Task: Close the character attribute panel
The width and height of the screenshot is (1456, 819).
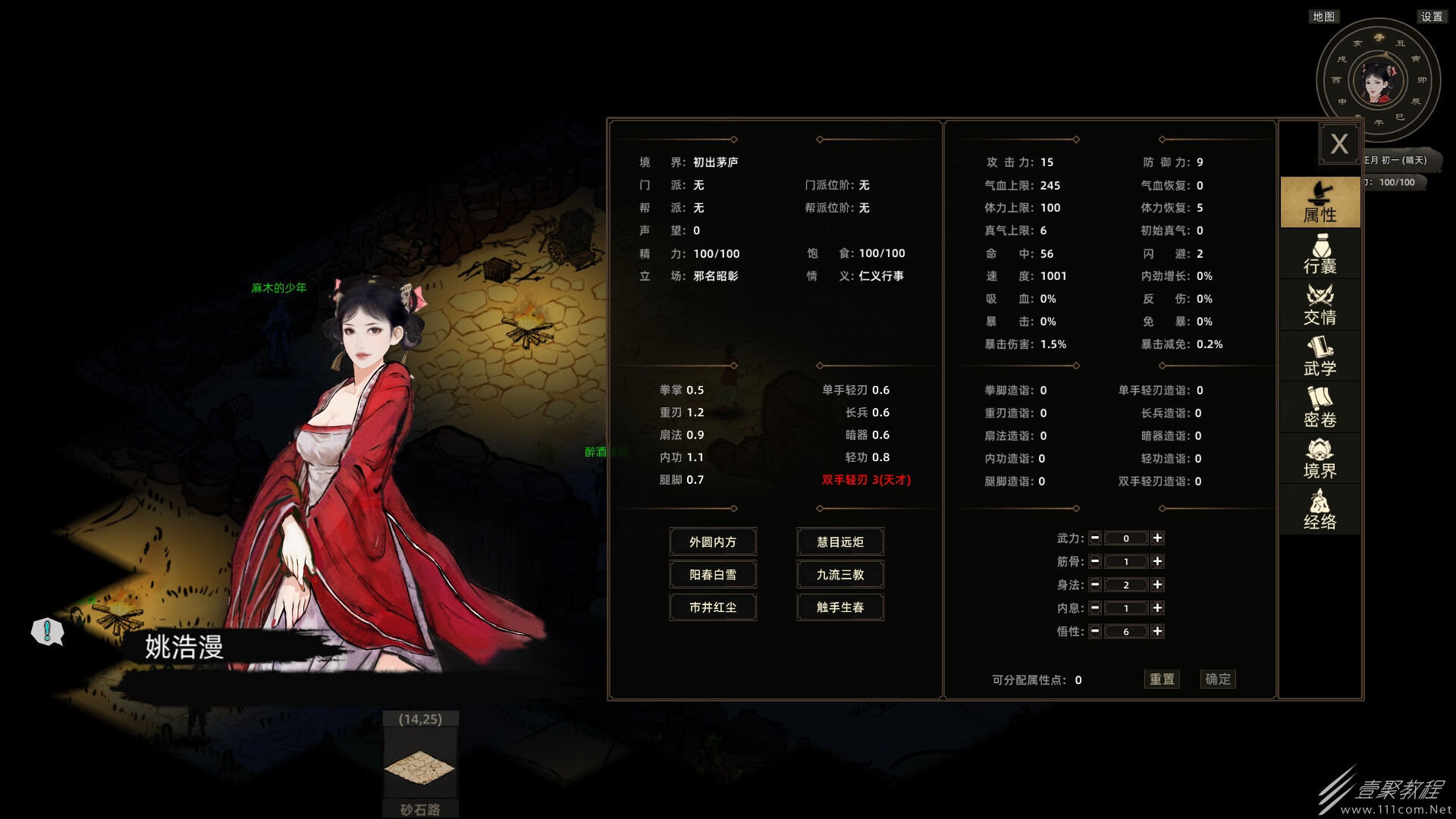Action: pos(1338,144)
